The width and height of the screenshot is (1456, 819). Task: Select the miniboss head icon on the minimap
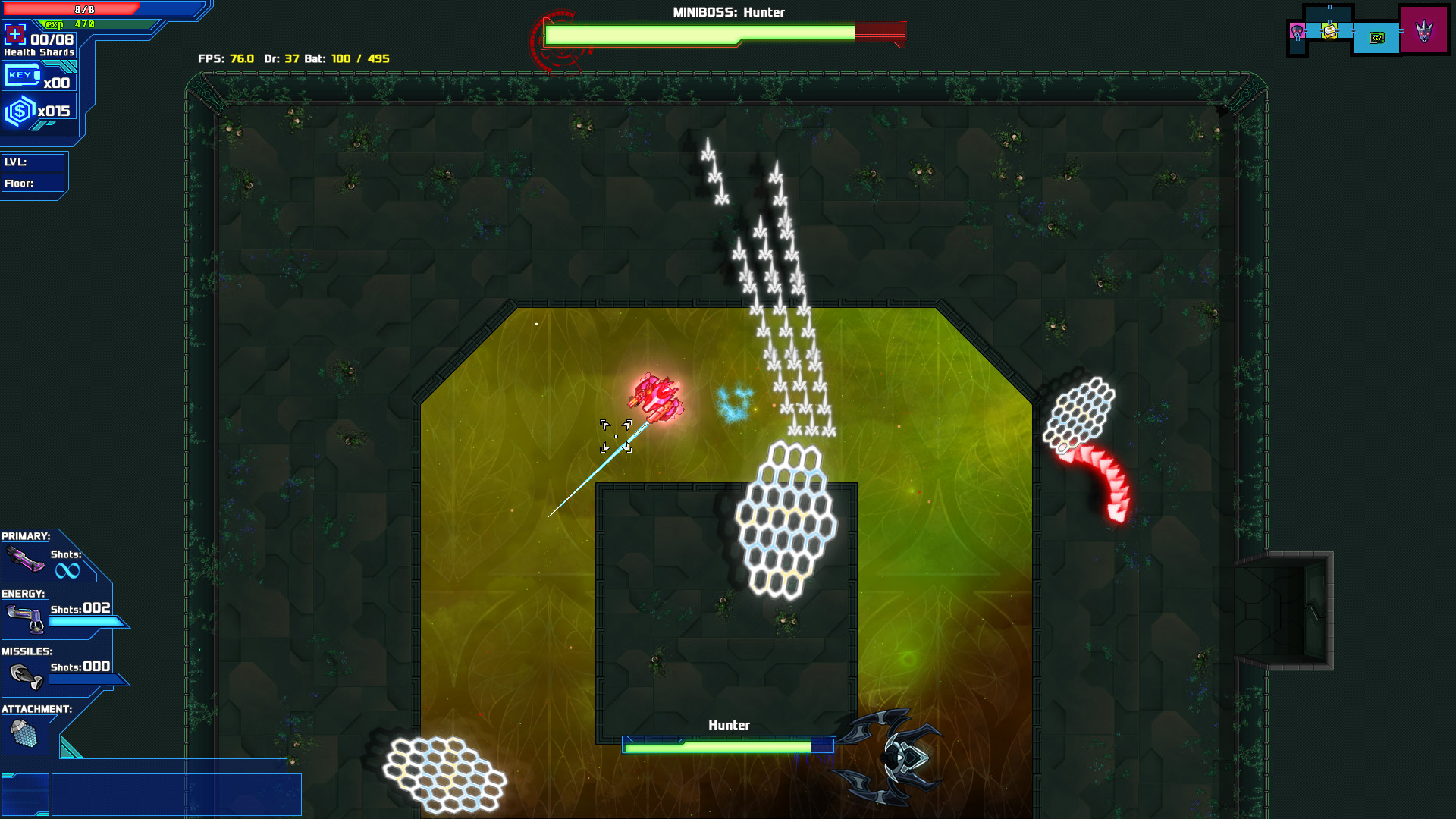1297,31
